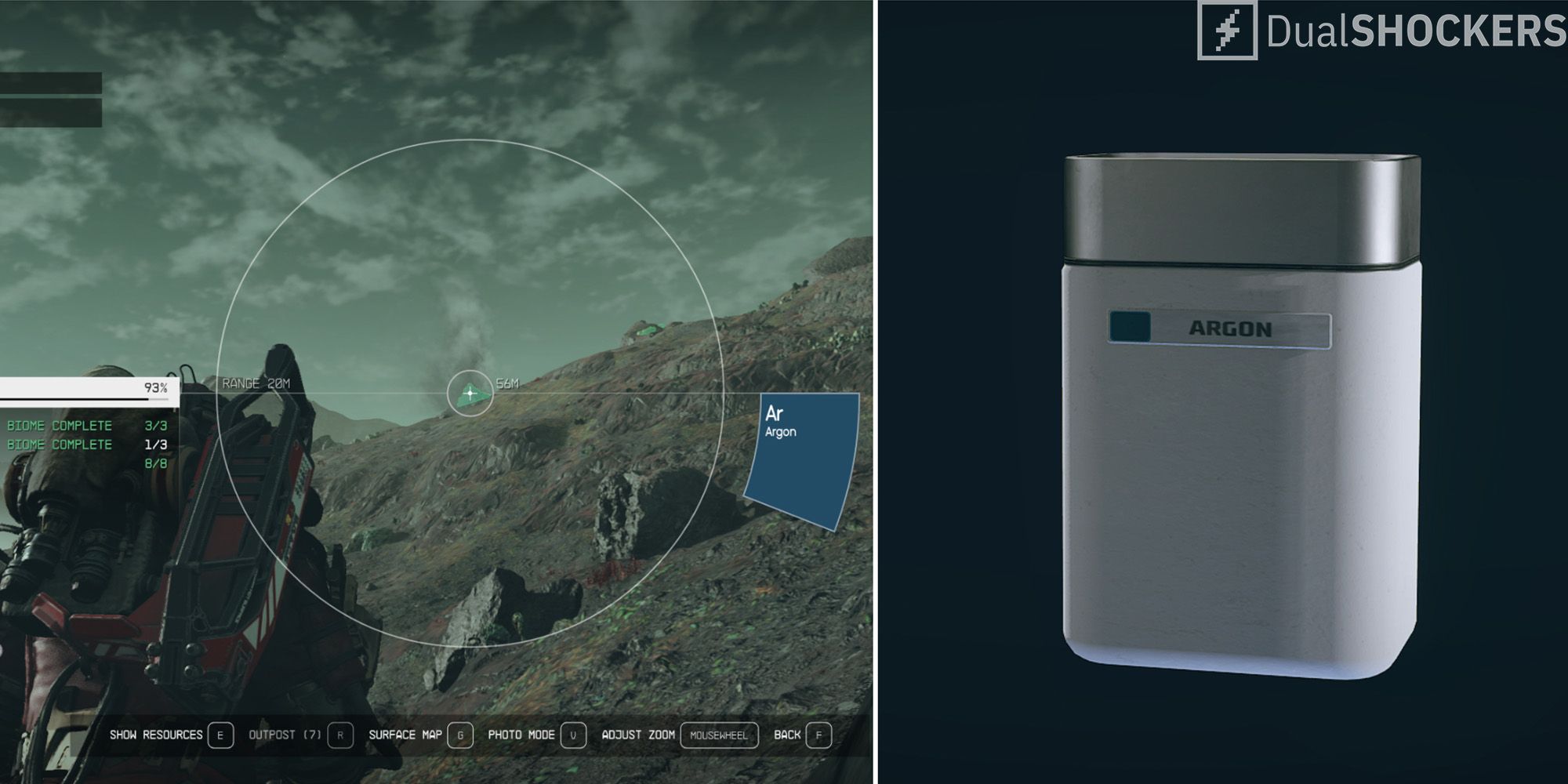Image resolution: width=1568 pixels, height=784 pixels.
Task: Click the E keybind box for Show Resources
Action: click(220, 735)
